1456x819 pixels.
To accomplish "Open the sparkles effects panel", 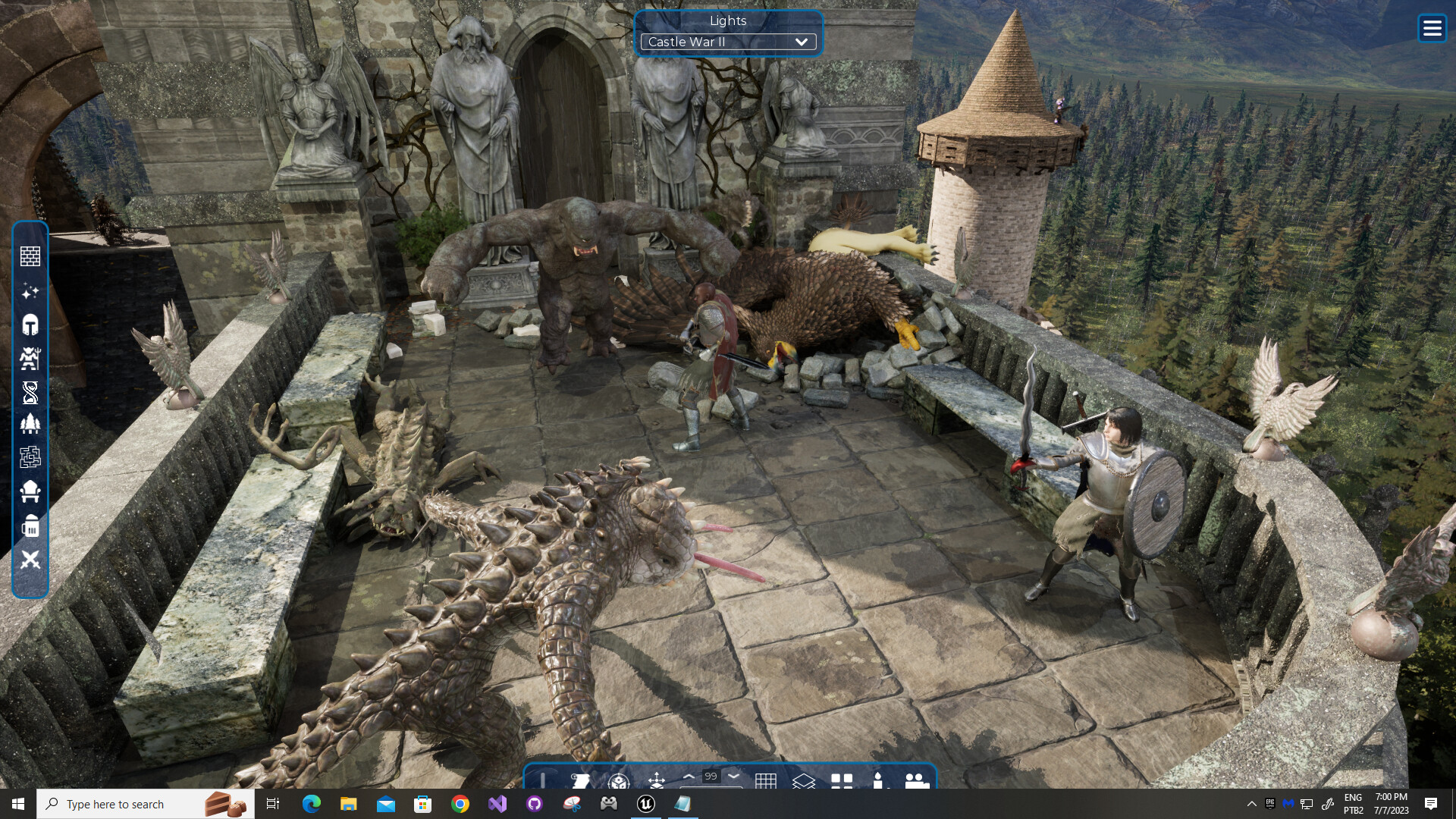I will tap(30, 292).
